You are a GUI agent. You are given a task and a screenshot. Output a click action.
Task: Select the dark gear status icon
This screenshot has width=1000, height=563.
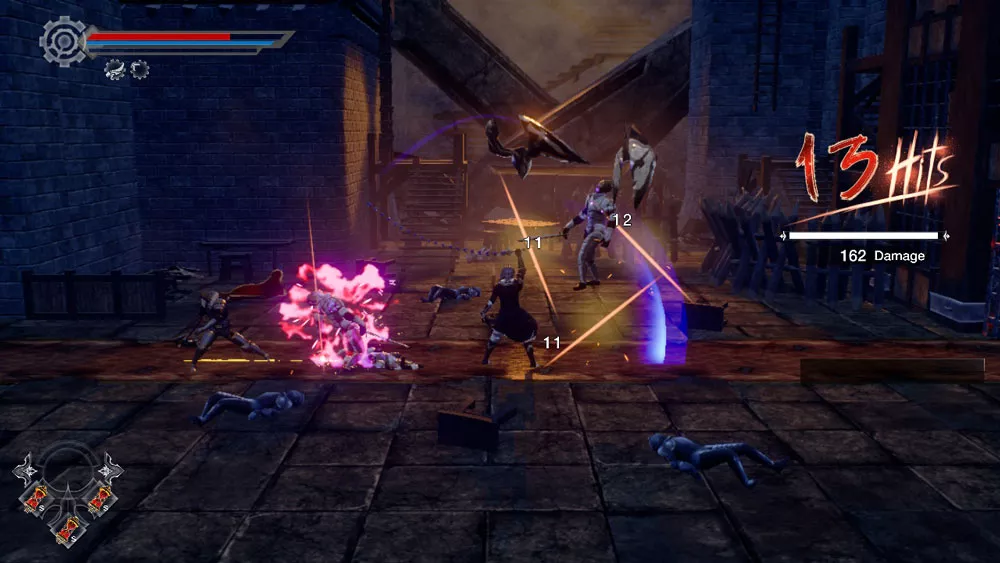tap(139, 69)
